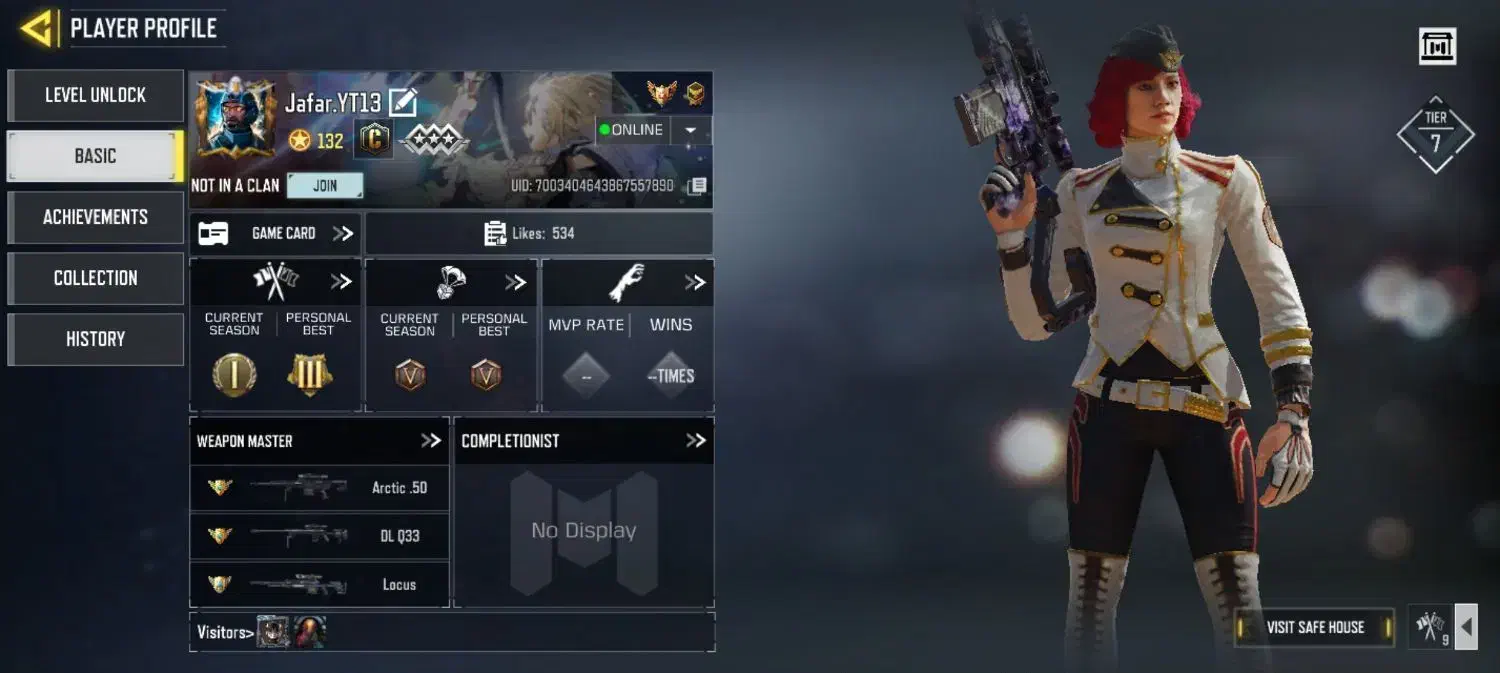
Task: Select the Arctic .50 weapon row
Action: pos(319,488)
